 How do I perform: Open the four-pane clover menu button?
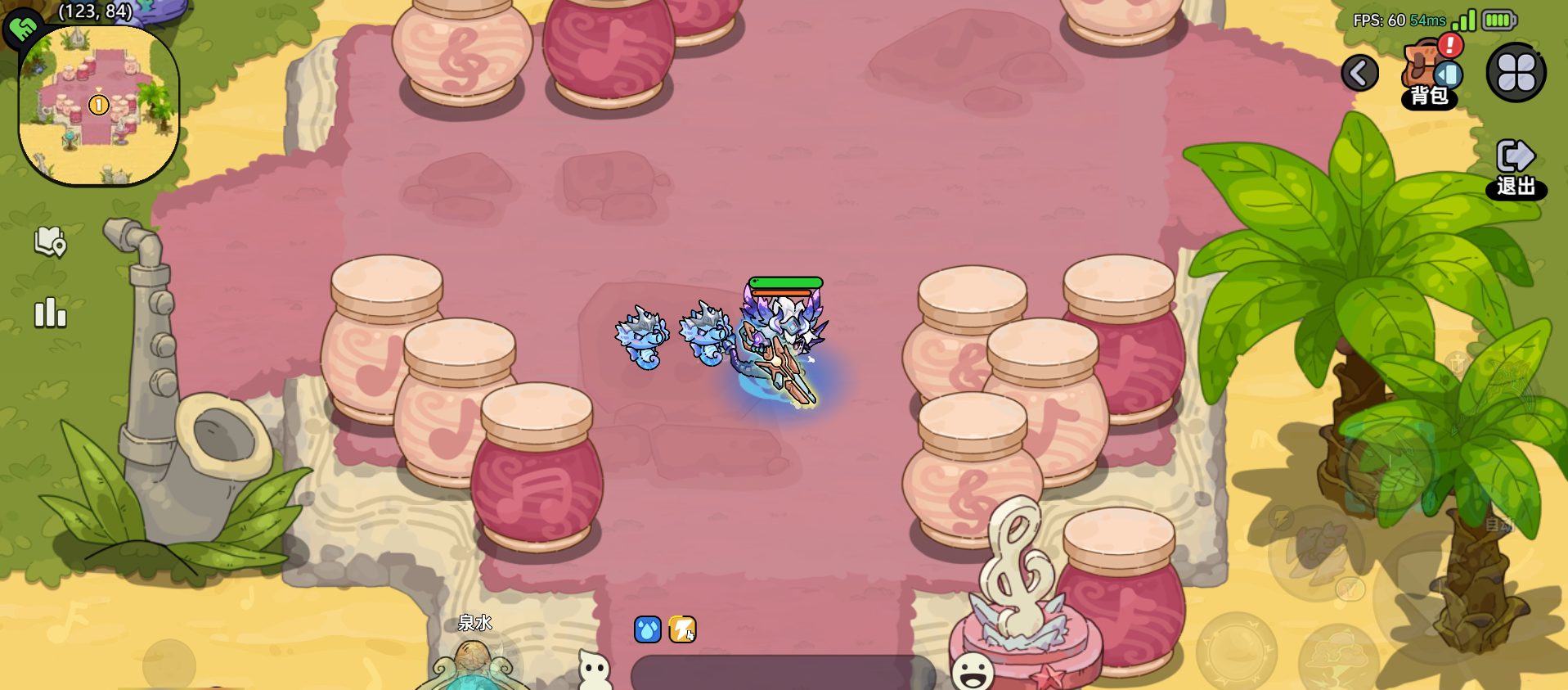[1515, 72]
